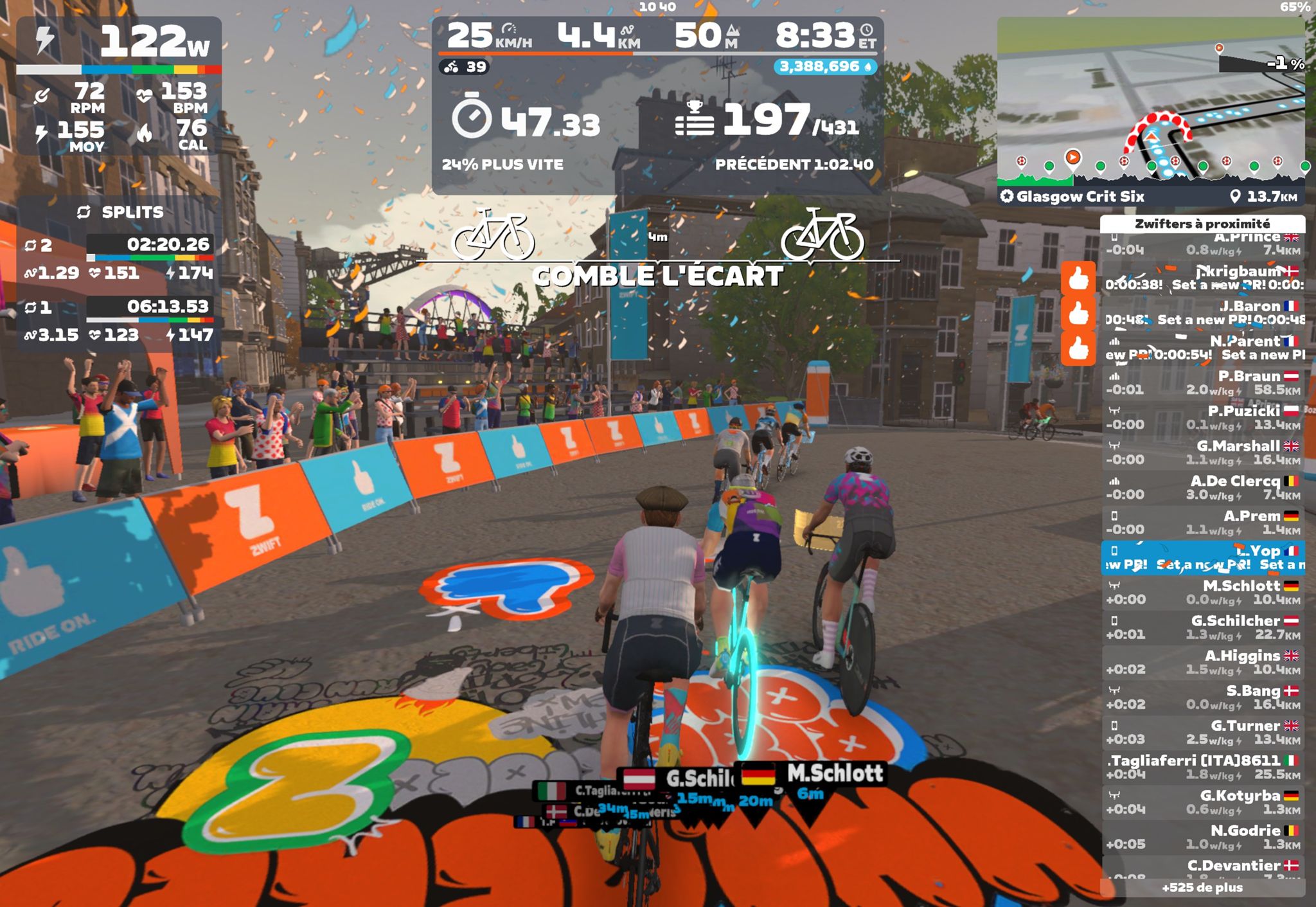This screenshot has height=907, width=1316.
Task: Select A.Prem's row in the list
Action: (x=1202, y=523)
